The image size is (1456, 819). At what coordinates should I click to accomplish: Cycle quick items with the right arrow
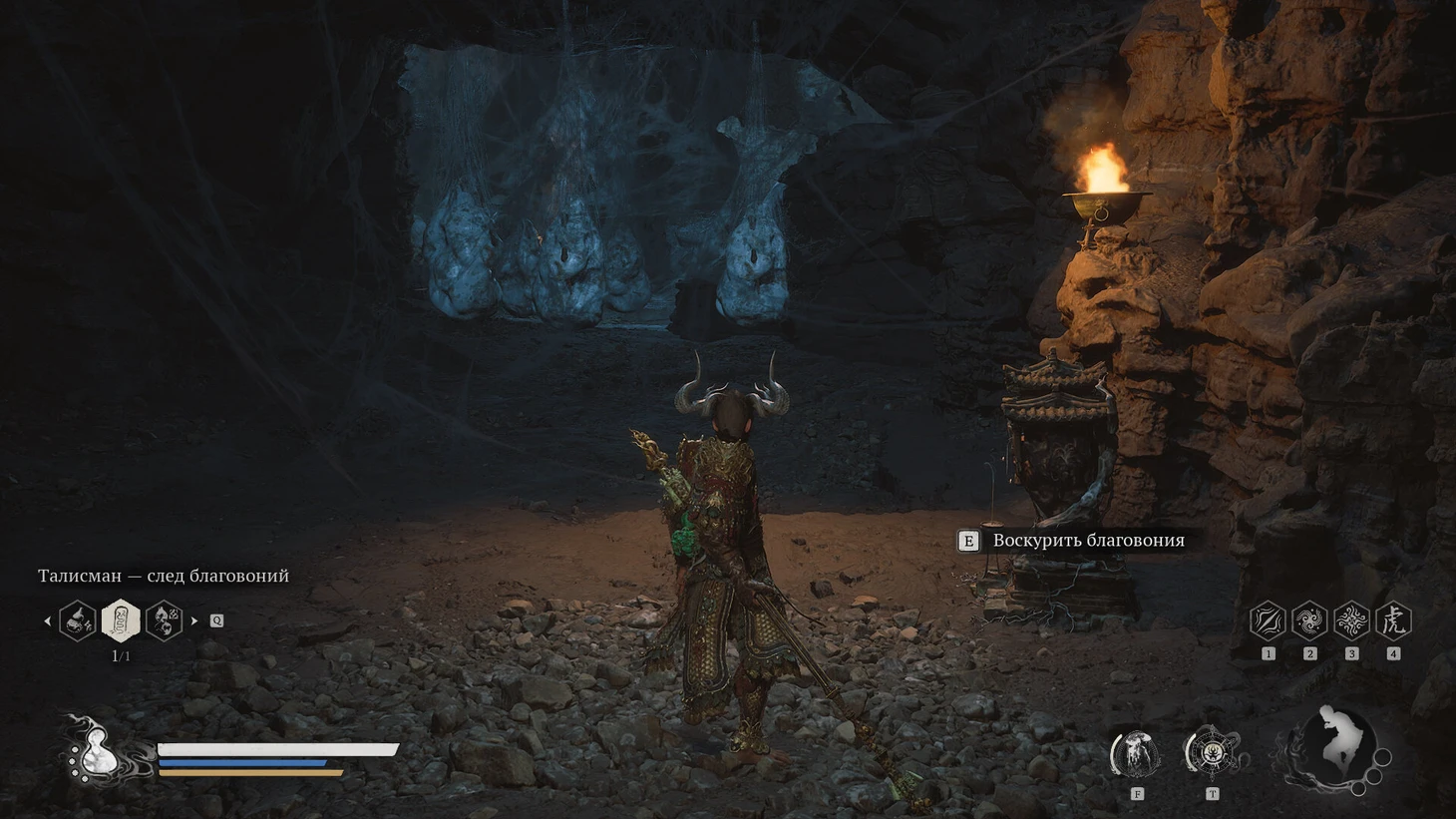[x=194, y=620]
